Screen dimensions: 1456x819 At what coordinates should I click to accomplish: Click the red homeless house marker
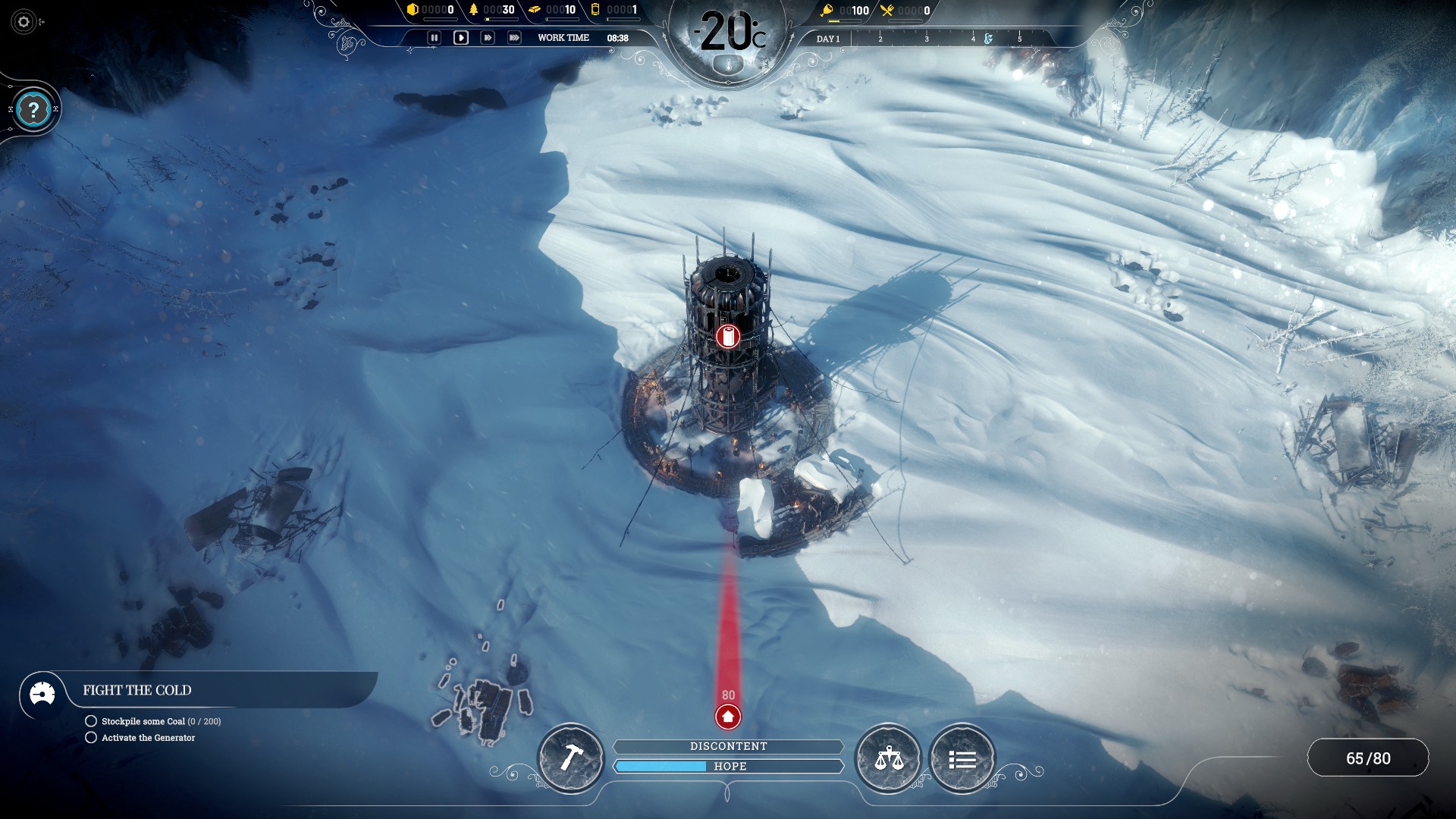(x=728, y=716)
